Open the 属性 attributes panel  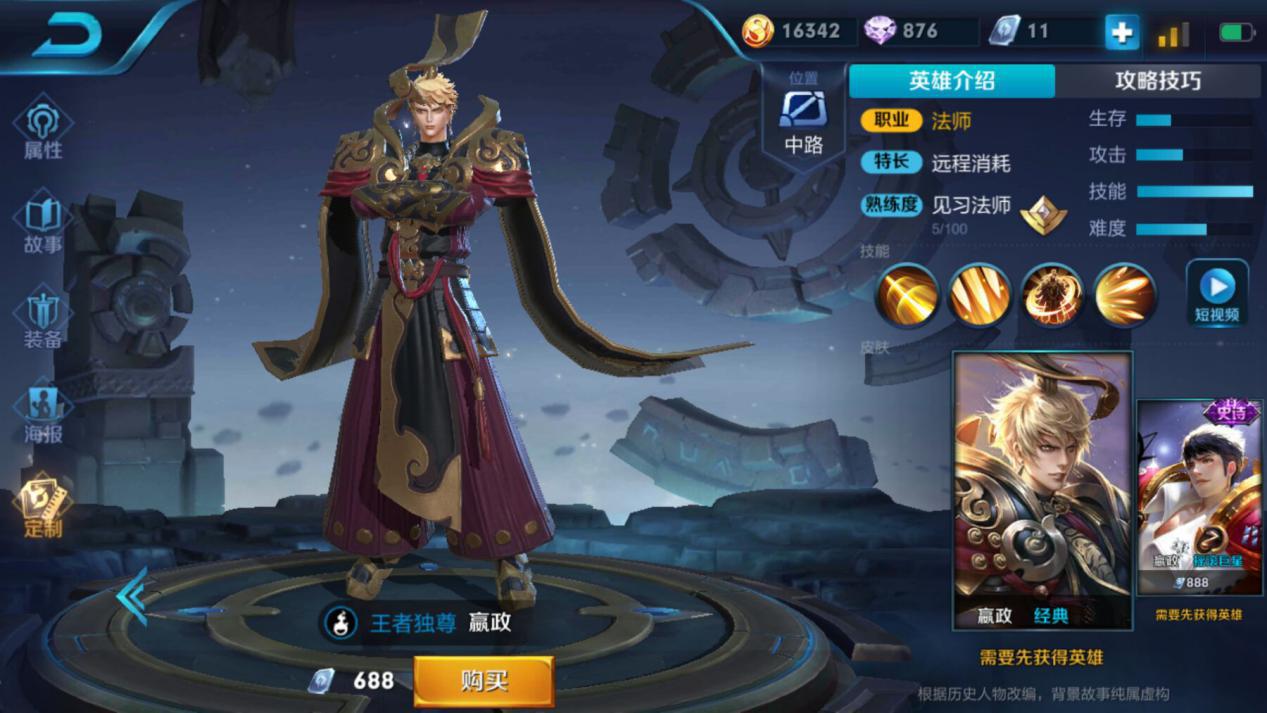point(43,128)
